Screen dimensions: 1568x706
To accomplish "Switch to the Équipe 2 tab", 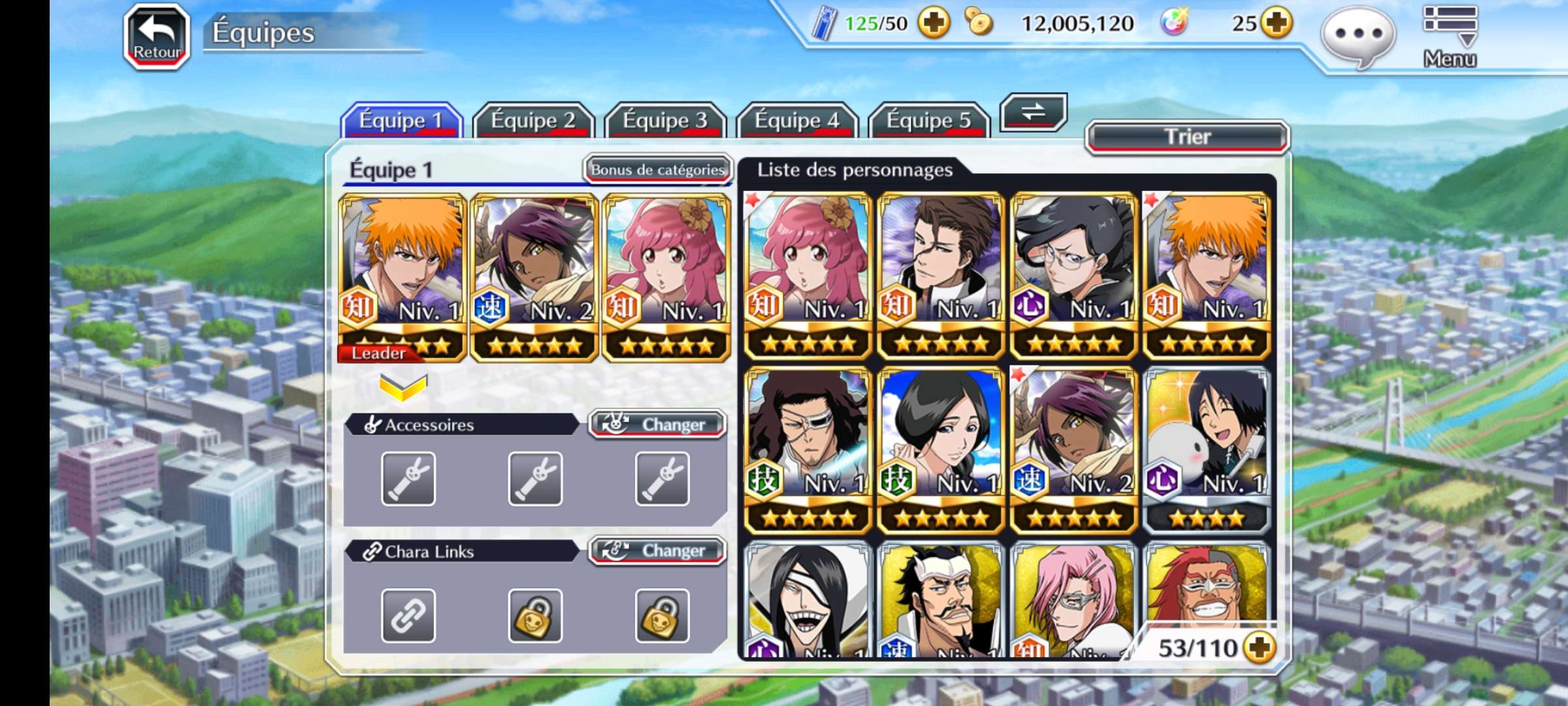I will (x=533, y=120).
